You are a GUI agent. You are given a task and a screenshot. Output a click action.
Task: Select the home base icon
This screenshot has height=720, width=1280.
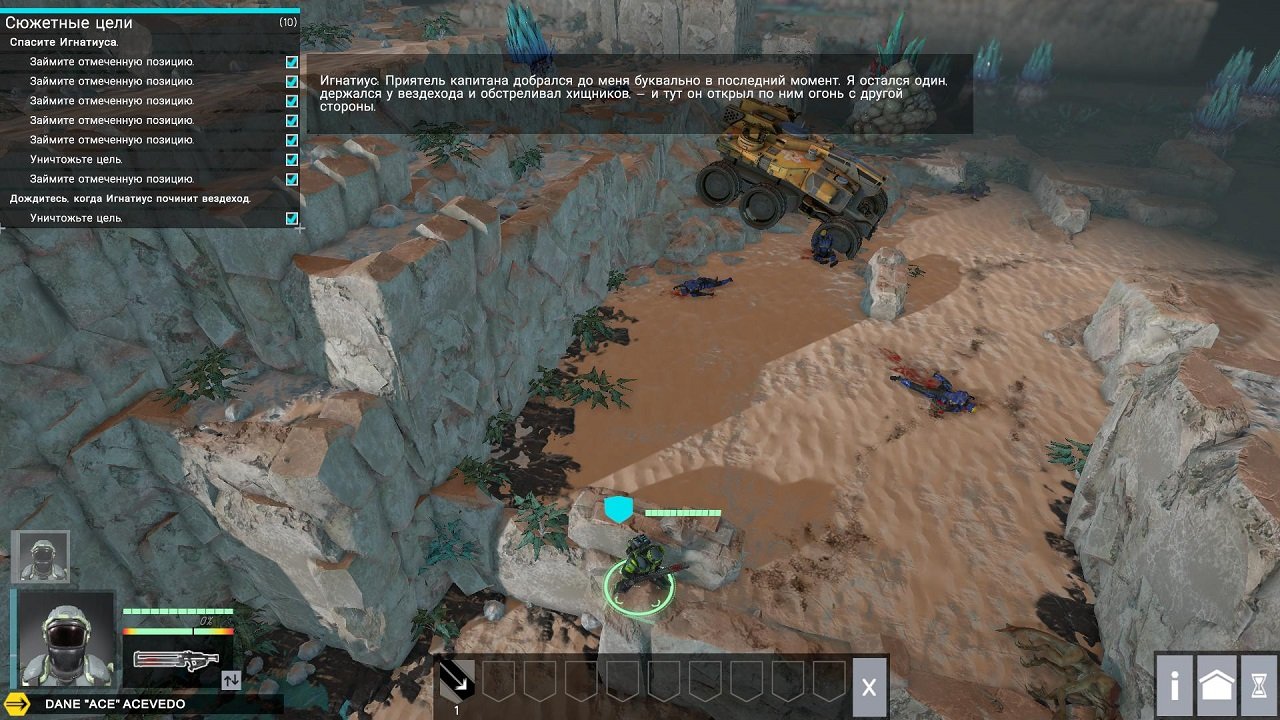[1215, 686]
